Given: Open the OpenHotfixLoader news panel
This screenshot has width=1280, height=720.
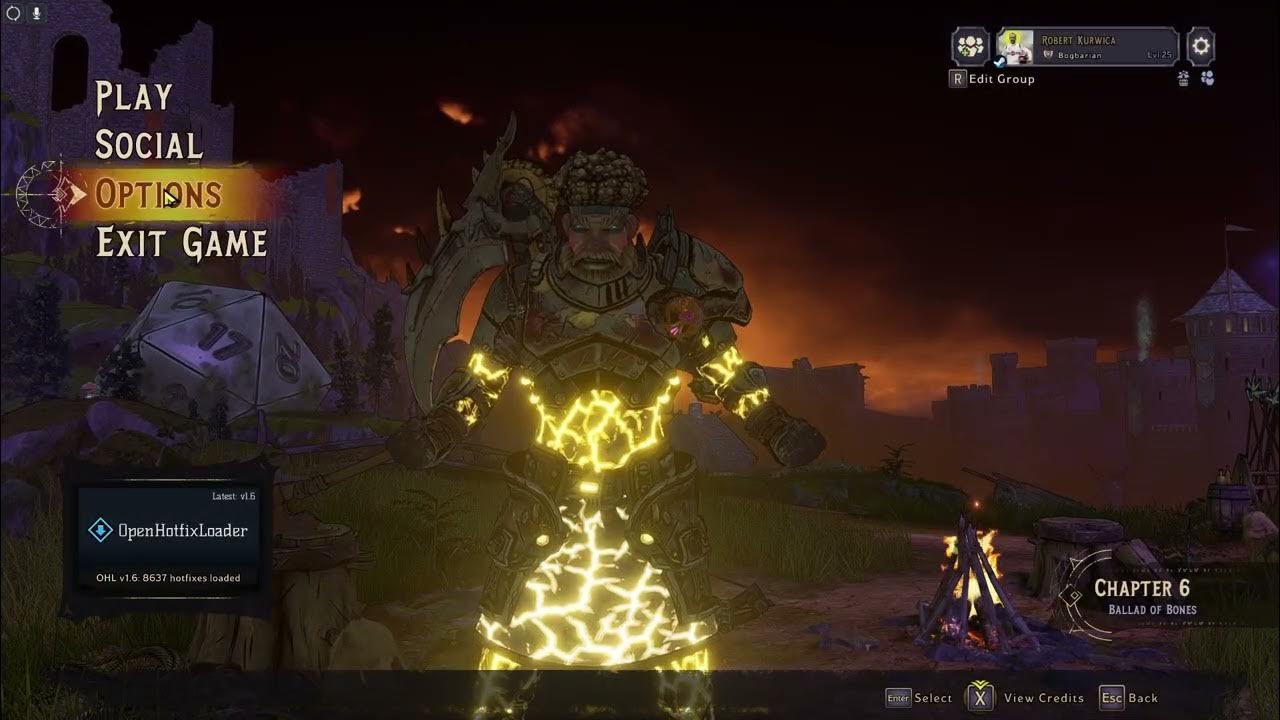Looking at the screenshot, I should (168, 531).
